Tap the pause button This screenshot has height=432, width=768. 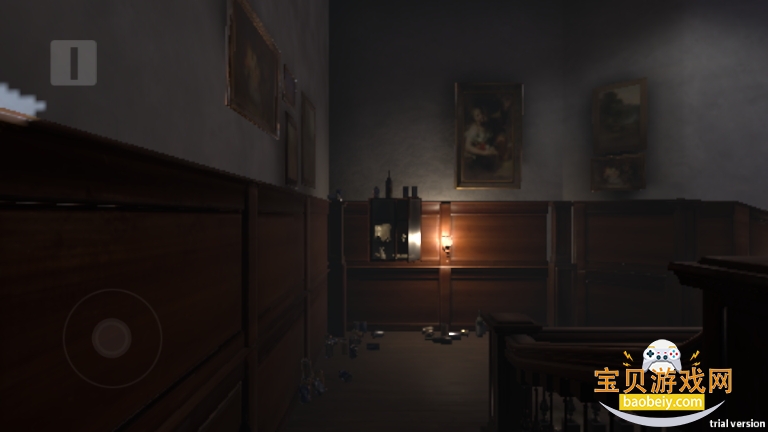(x=73, y=62)
